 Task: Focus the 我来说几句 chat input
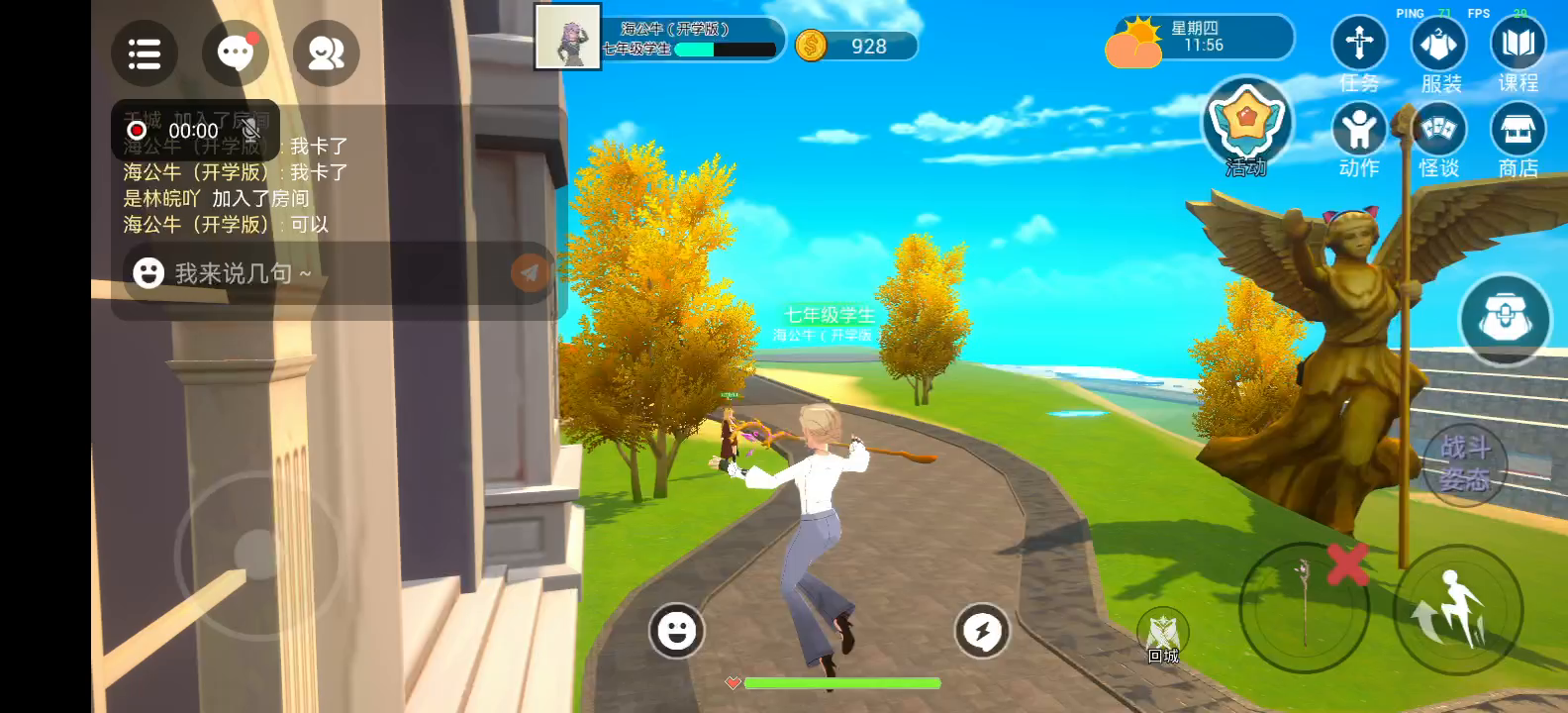(x=317, y=273)
